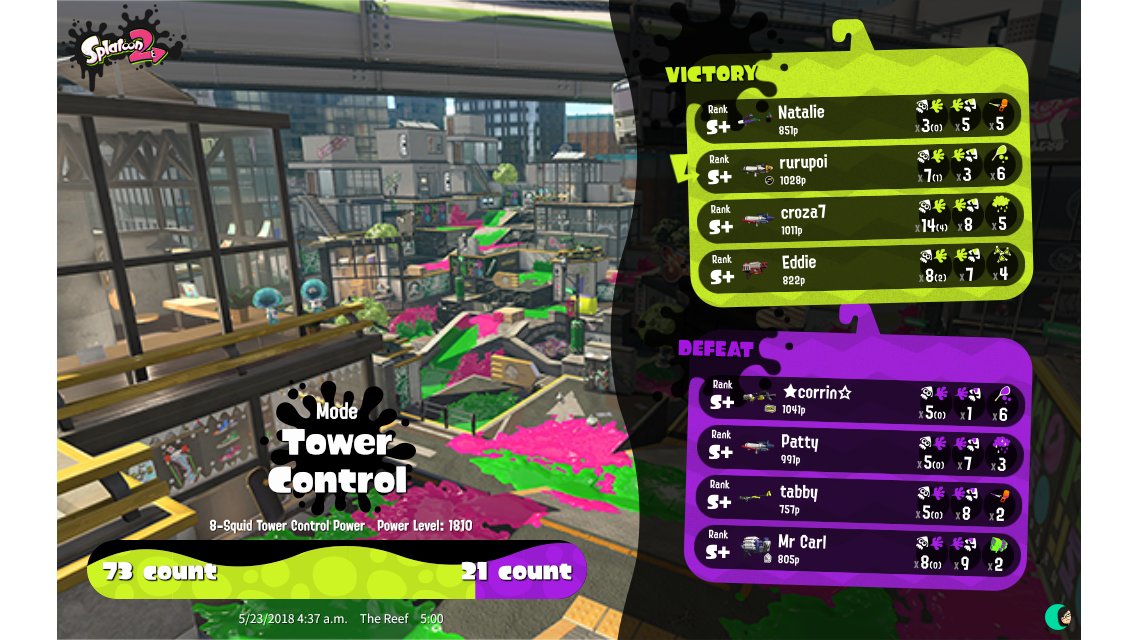The image size is (1138, 640).
Task: Open Mr Carl's player row
Action: coord(858,549)
